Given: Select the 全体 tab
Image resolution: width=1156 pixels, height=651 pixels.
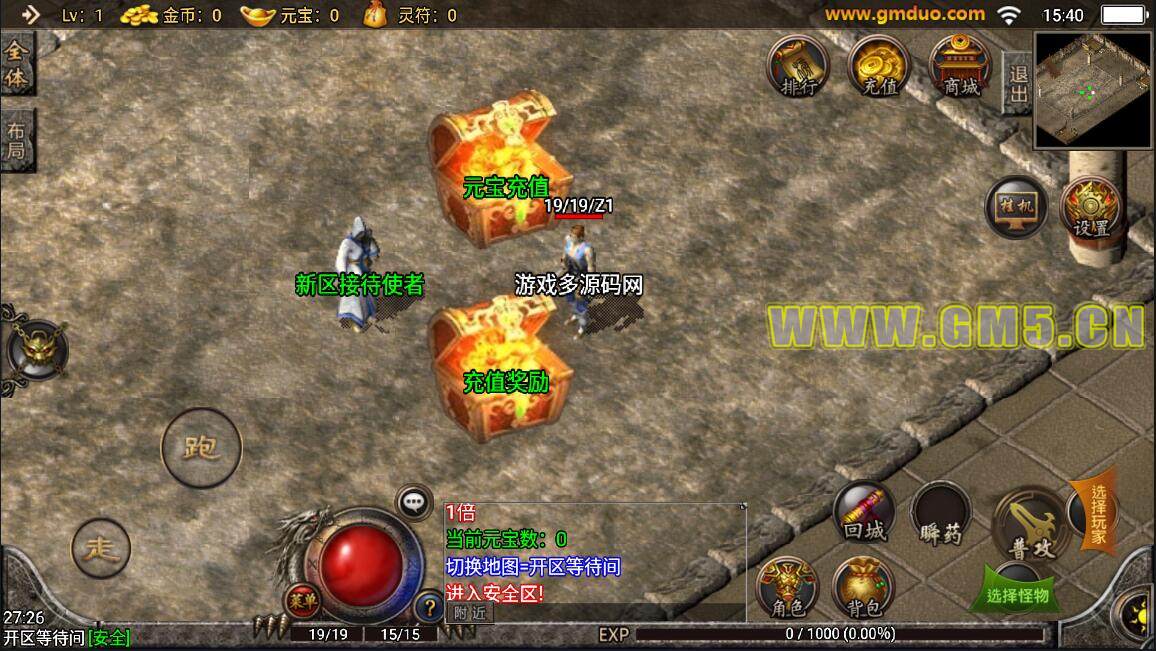Looking at the screenshot, I should point(17,65).
